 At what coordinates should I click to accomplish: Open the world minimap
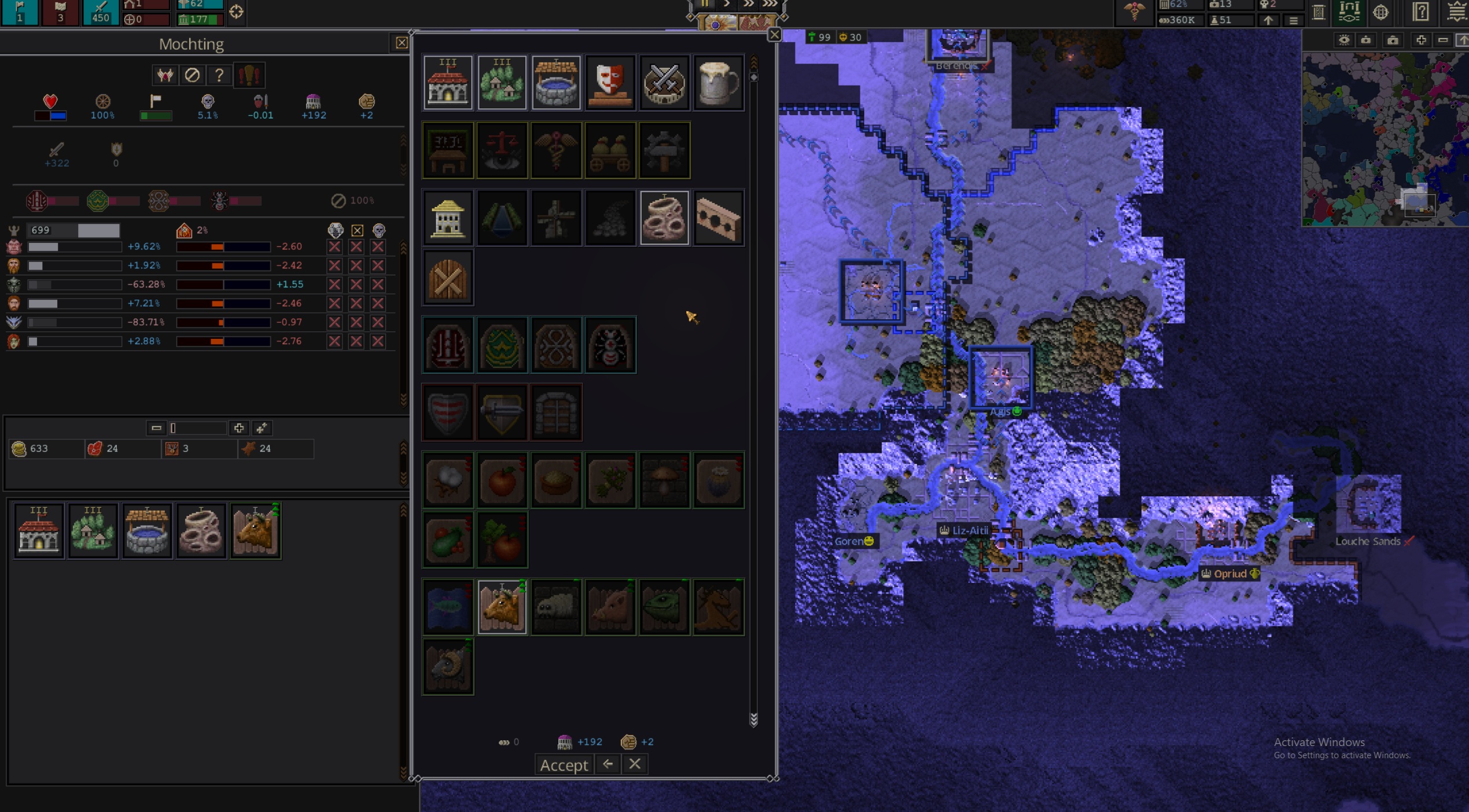[x=1384, y=139]
